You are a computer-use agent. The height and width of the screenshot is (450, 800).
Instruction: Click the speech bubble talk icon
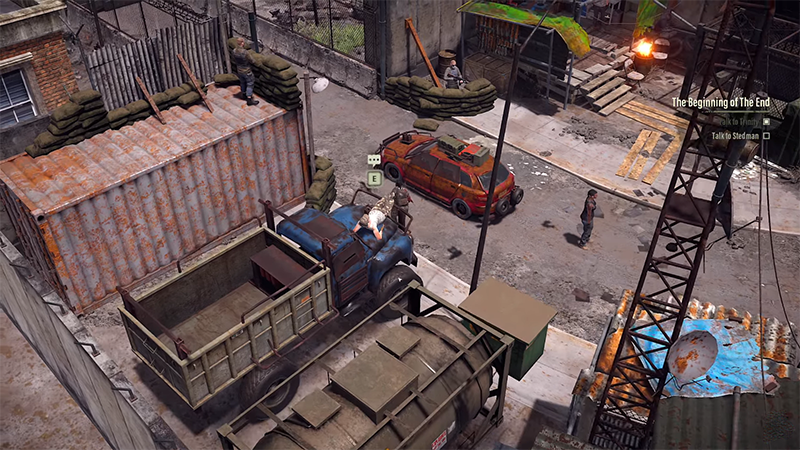point(374,160)
